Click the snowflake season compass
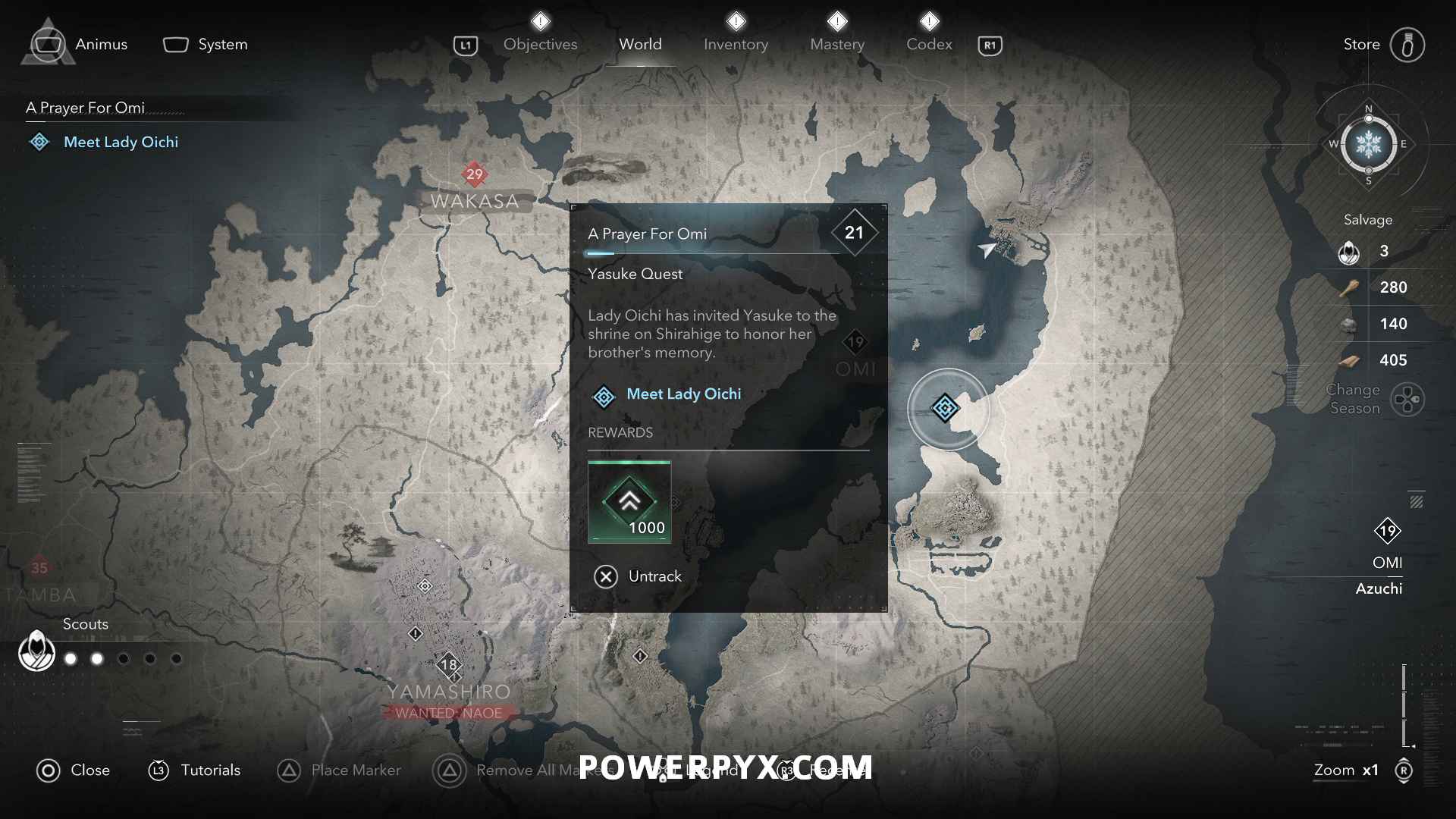The image size is (1456, 819). 1368,144
